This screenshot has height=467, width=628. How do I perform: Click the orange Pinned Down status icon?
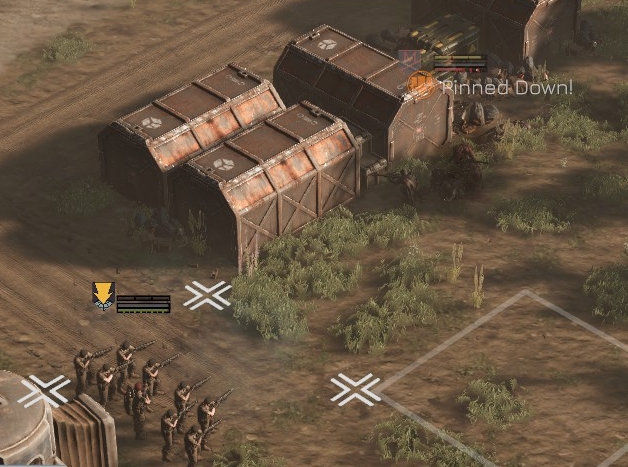(422, 85)
